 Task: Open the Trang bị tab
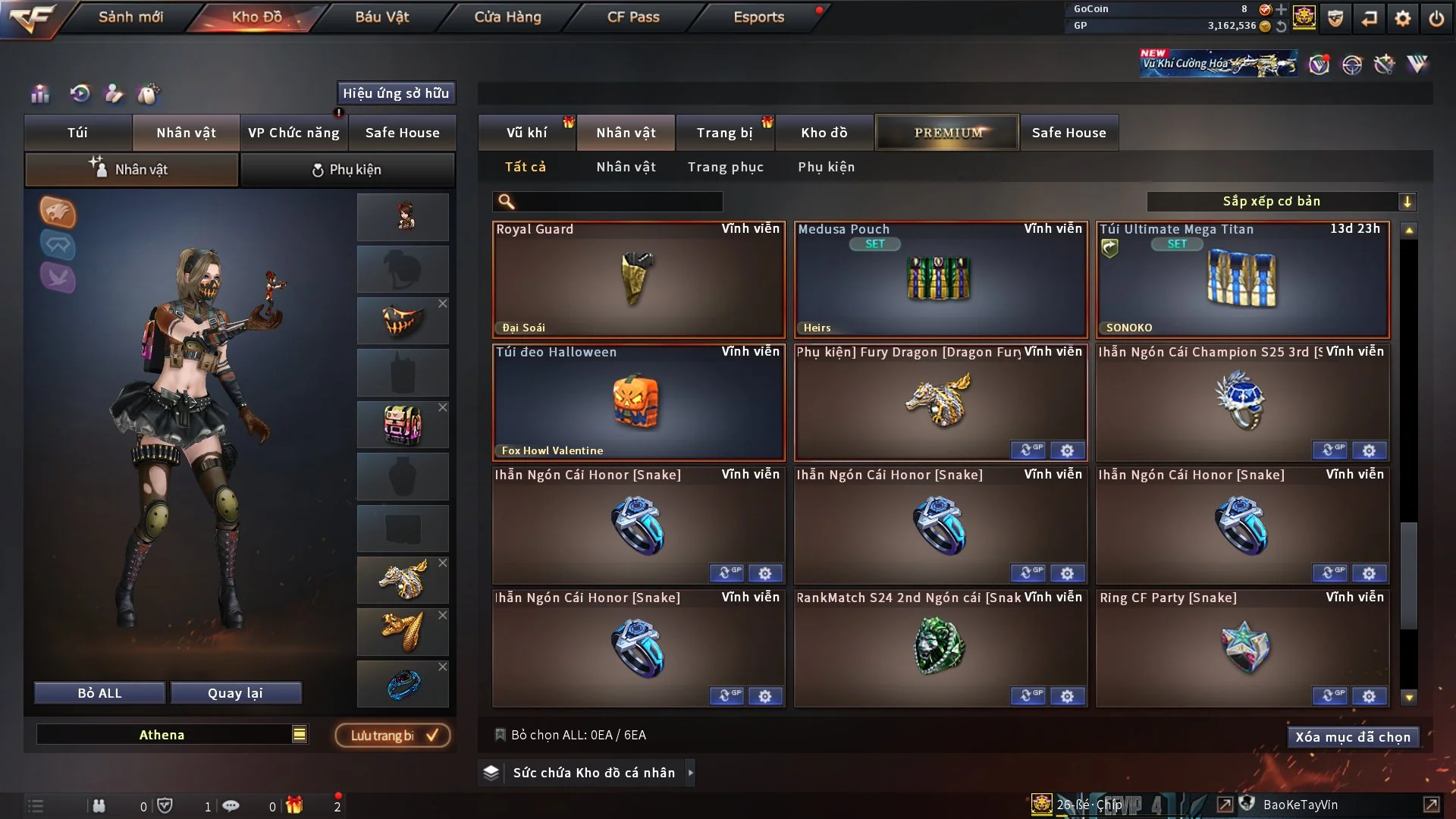coord(724,133)
